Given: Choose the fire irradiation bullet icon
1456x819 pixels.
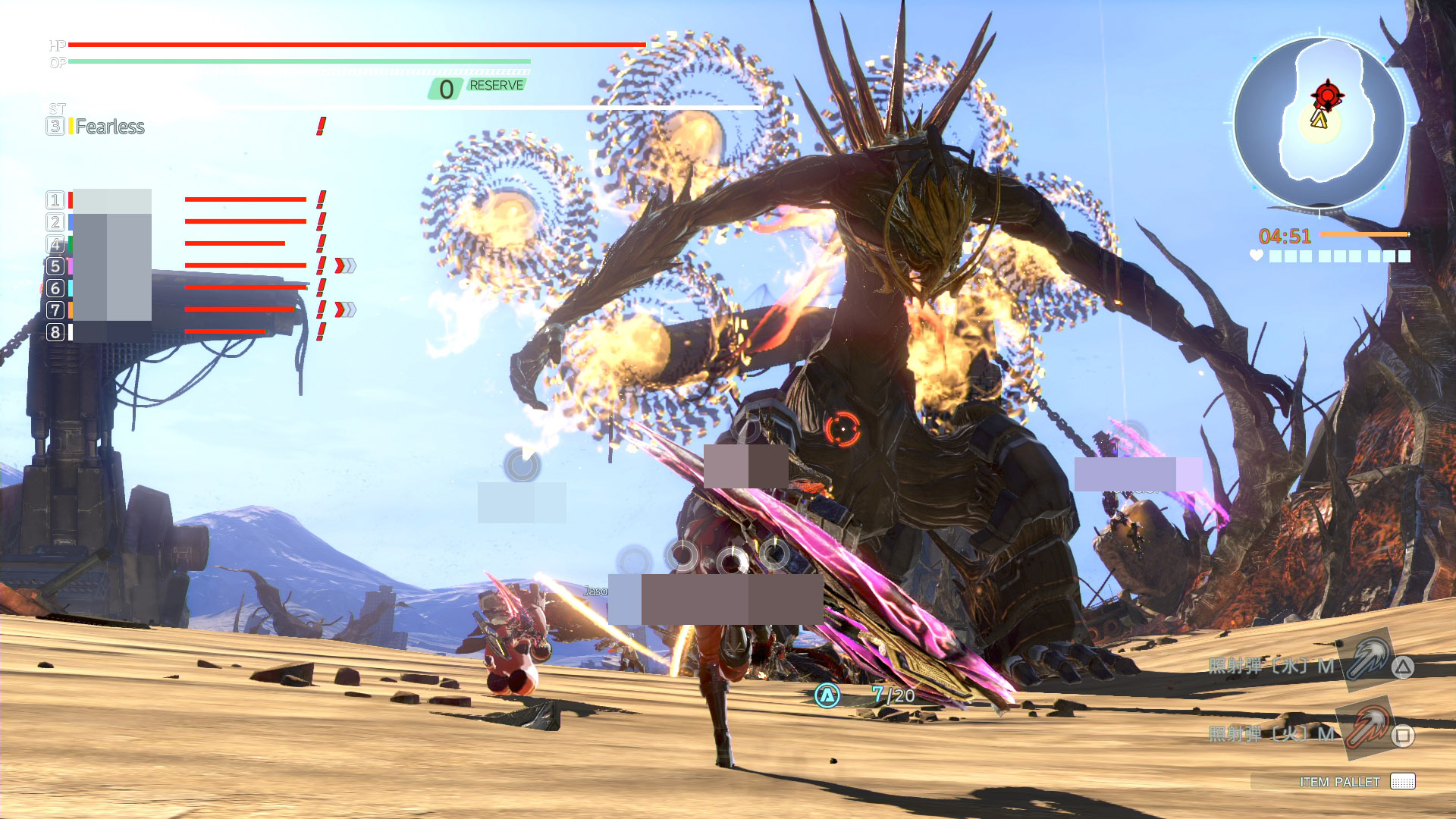Looking at the screenshot, I should pos(1367,726).
